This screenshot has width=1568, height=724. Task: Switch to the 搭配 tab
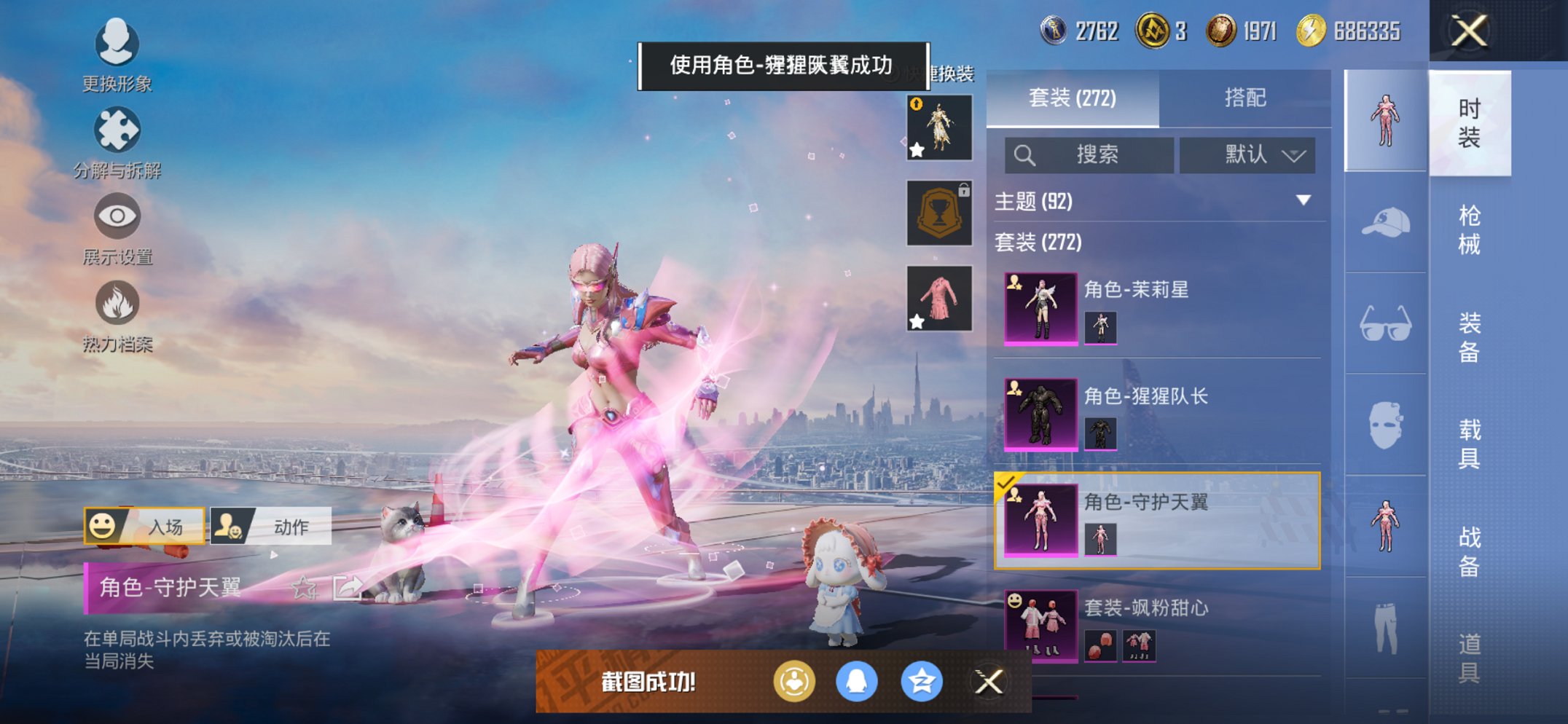tap(1247, 97)
